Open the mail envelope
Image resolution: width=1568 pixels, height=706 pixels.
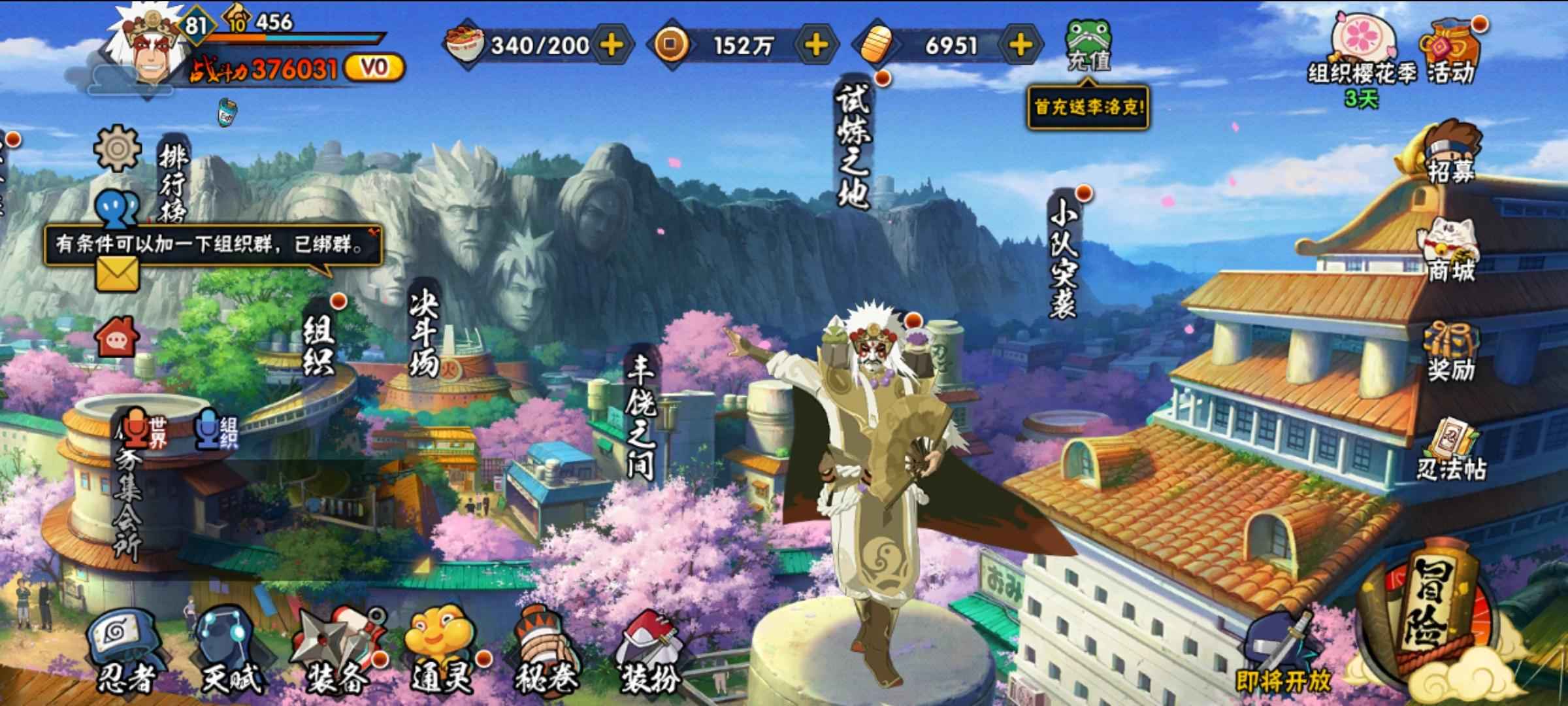pyautogui.click(x=118, y=273)
